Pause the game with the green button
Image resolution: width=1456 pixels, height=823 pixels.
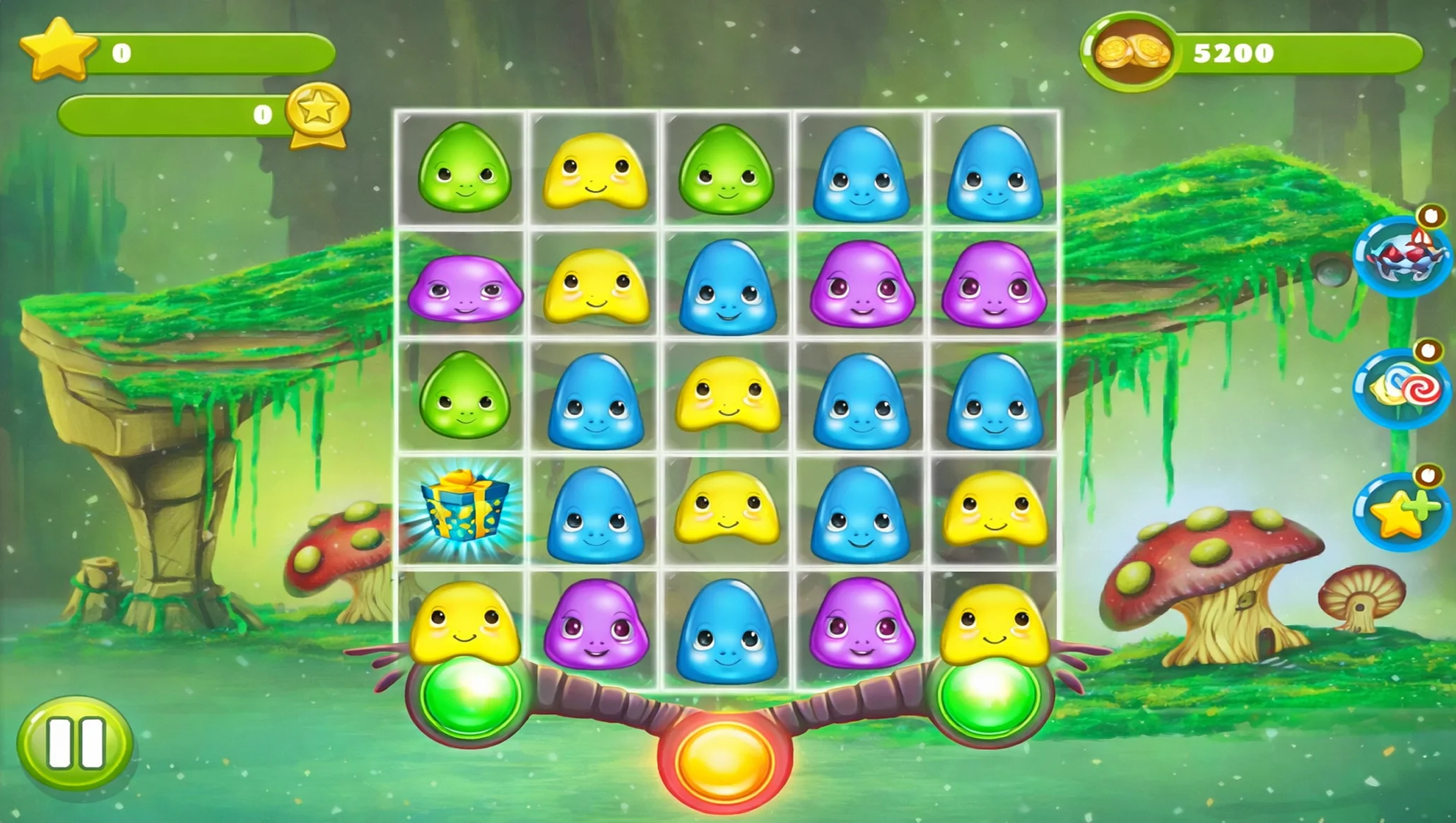(74, 743)
